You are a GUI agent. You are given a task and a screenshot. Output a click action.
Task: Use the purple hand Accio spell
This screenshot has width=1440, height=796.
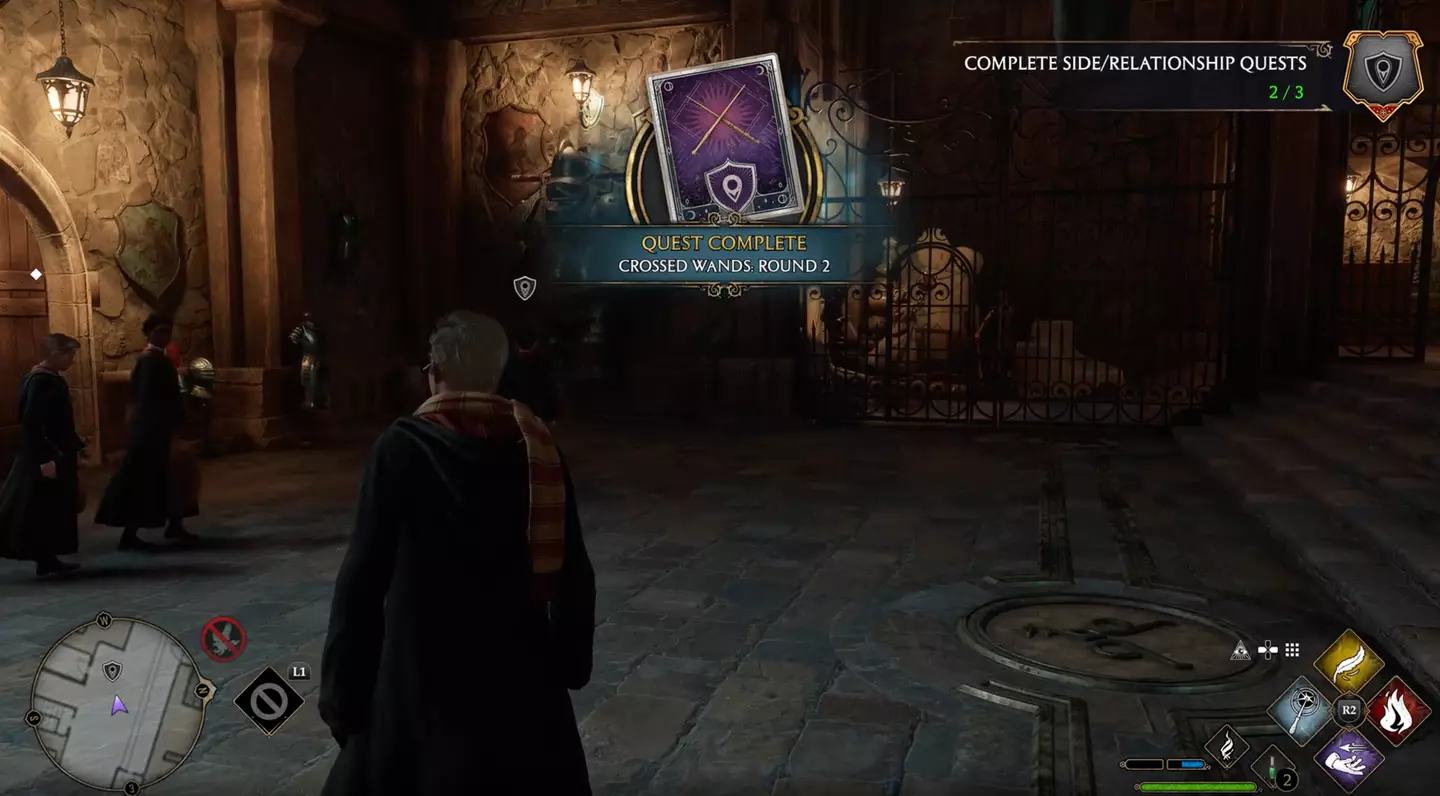(x=1348, y=759)
